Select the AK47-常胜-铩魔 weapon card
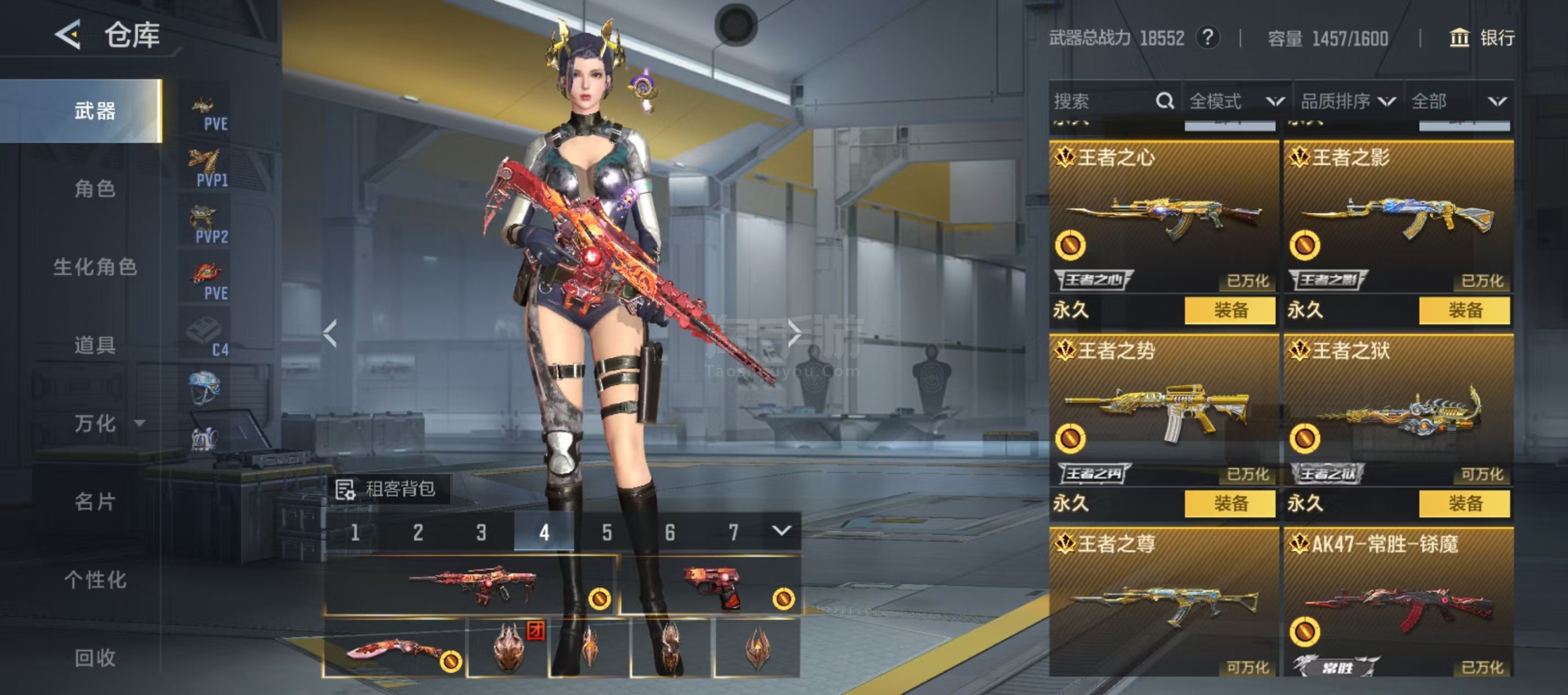The width and height of the screenshot is (1568, 695). (x=1398, y=601)
